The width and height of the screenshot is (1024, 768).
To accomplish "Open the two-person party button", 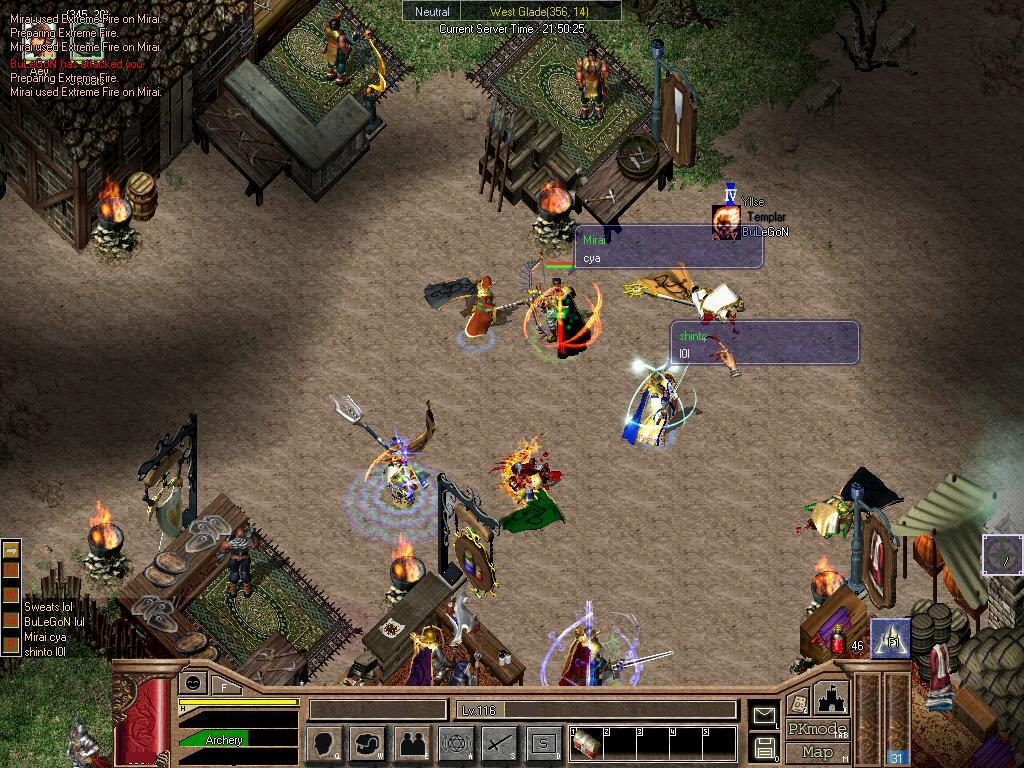I will (412, 743).
